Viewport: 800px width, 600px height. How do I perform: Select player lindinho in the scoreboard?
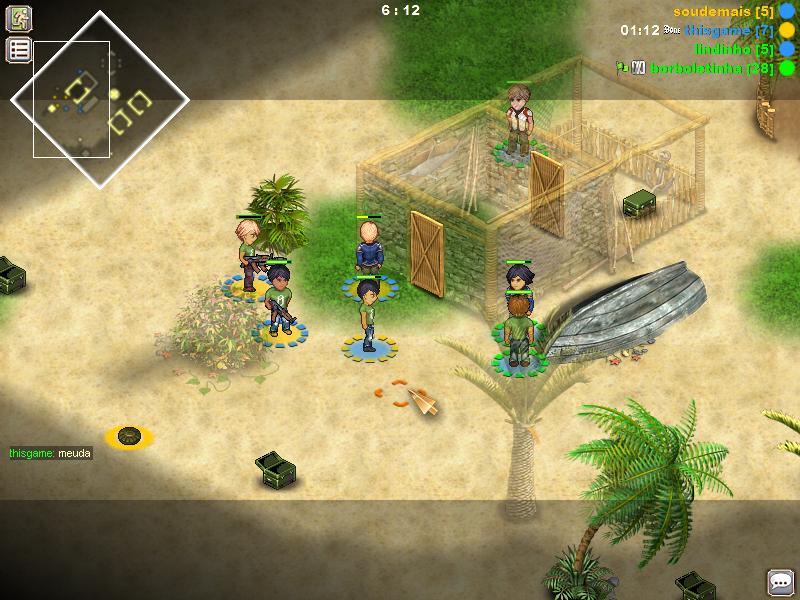pyautogui.click(x=735, y=49)
